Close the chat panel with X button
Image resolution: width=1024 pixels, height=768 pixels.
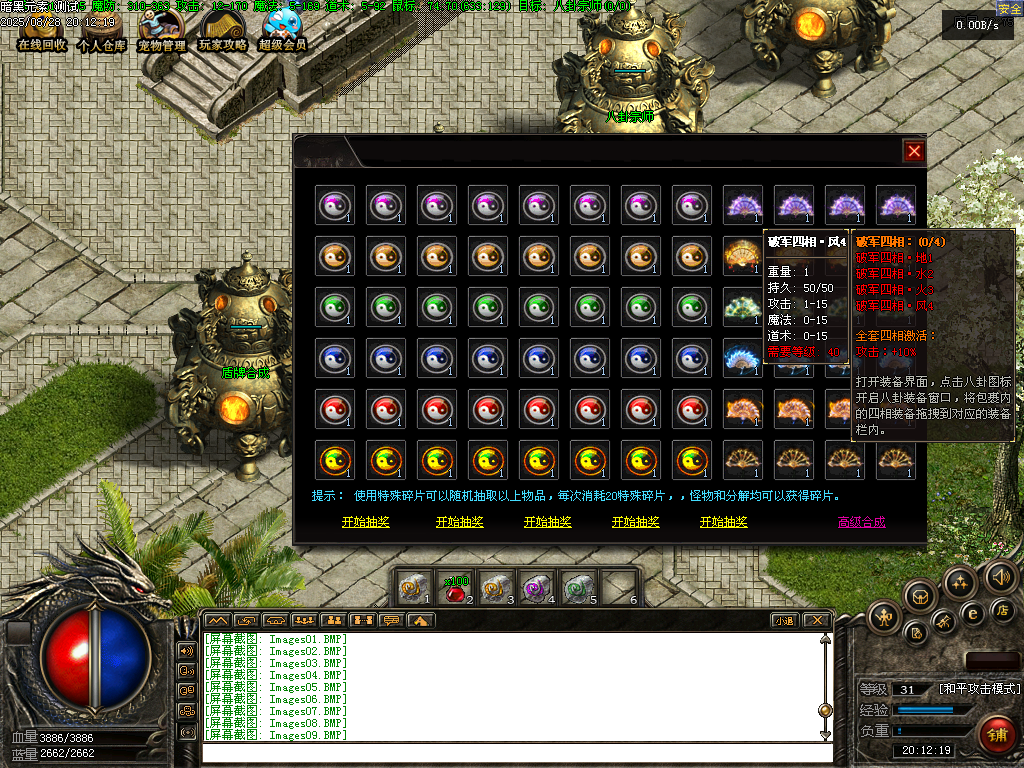(x=816, y=620)
